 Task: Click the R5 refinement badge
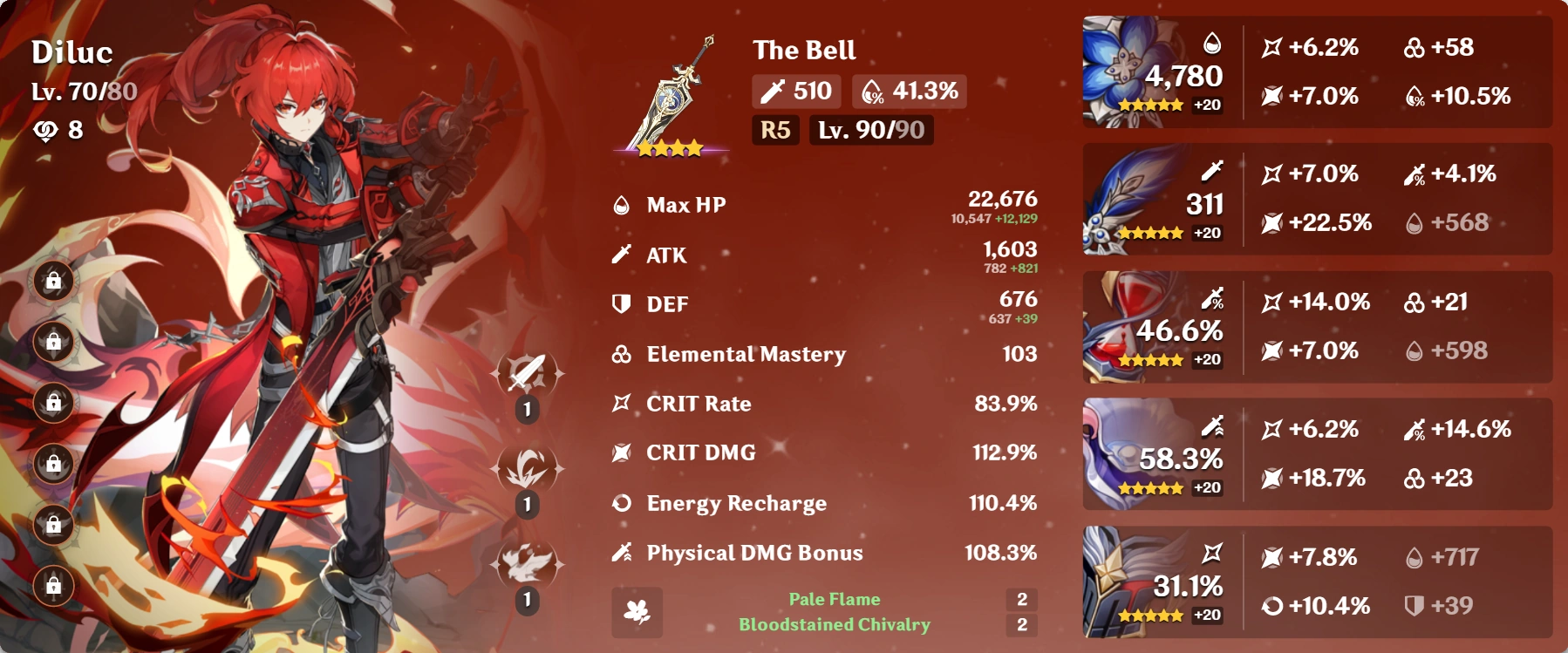coord(774,132)
